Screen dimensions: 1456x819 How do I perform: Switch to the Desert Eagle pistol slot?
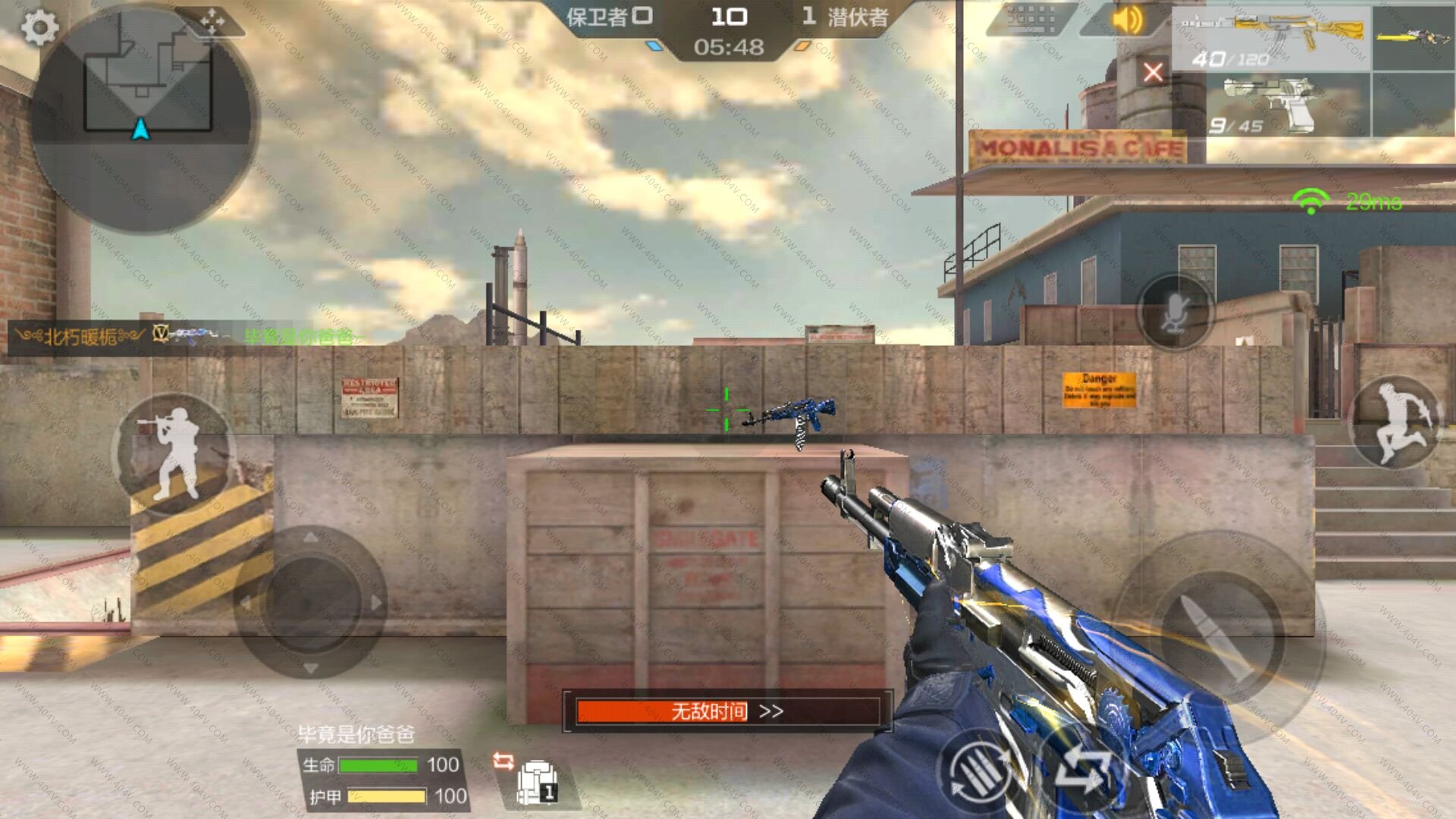(1272, 105)
